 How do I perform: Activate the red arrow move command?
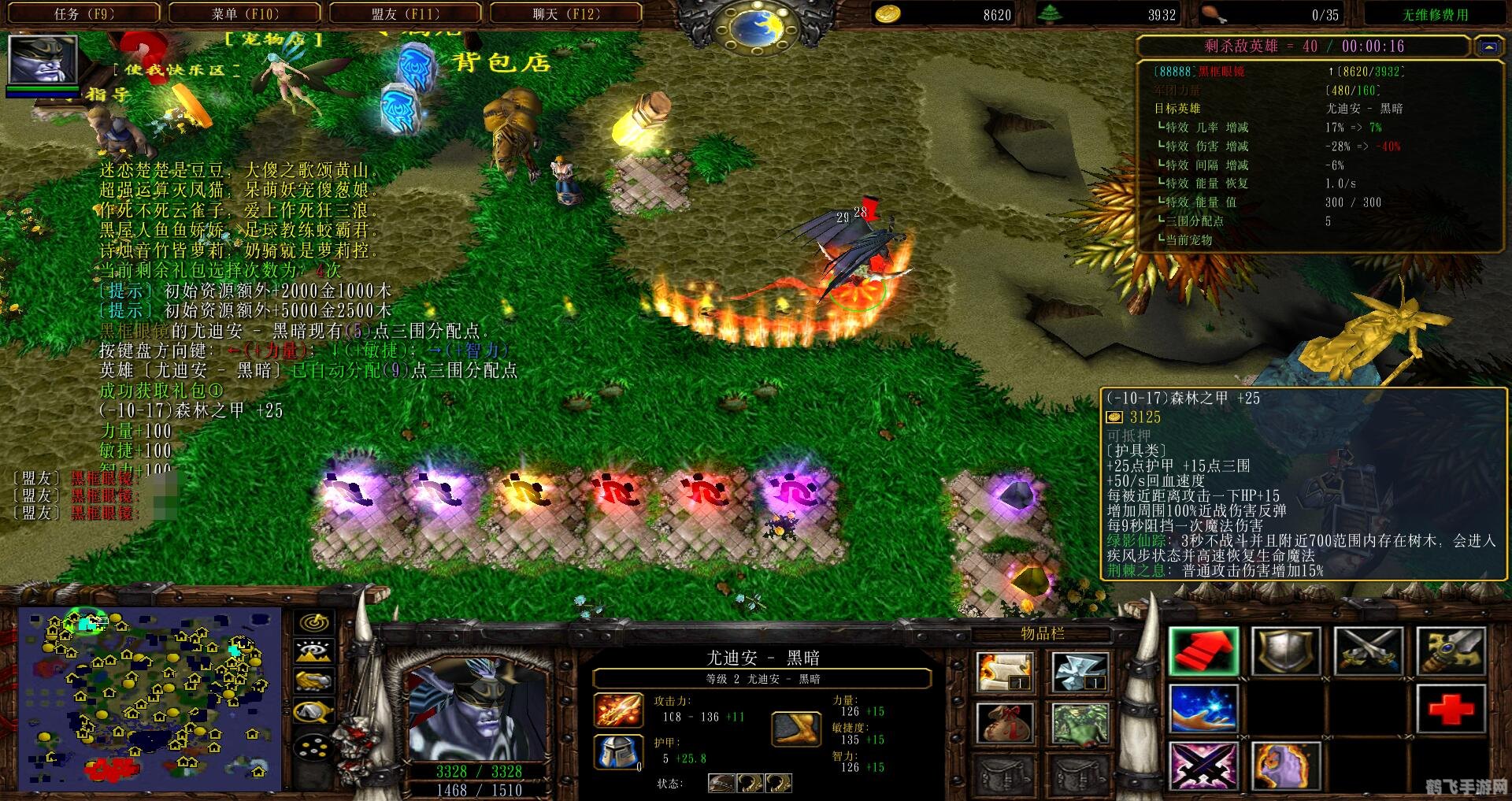[x=1203, y=651]
